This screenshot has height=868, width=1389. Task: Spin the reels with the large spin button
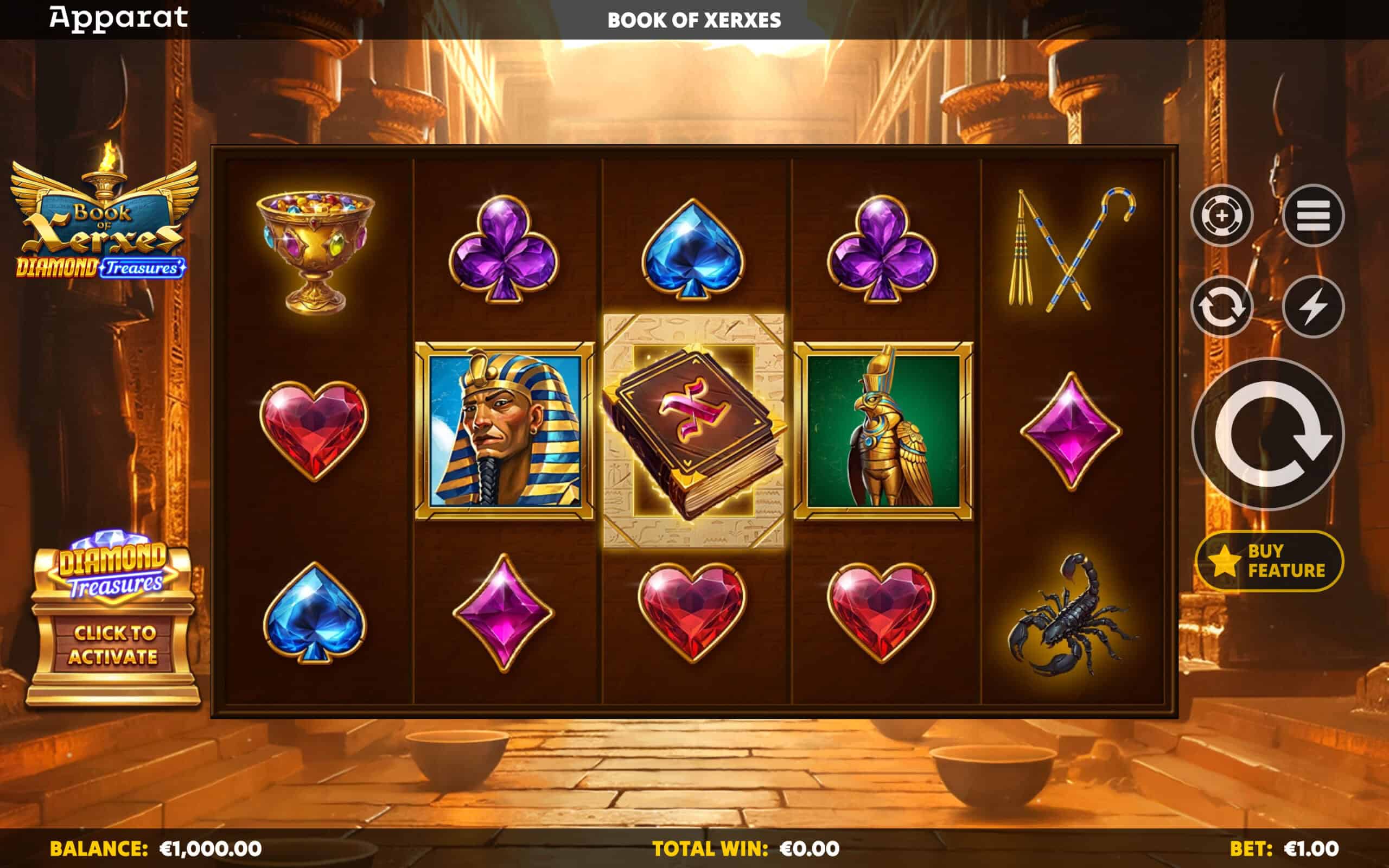[1267, 434]
